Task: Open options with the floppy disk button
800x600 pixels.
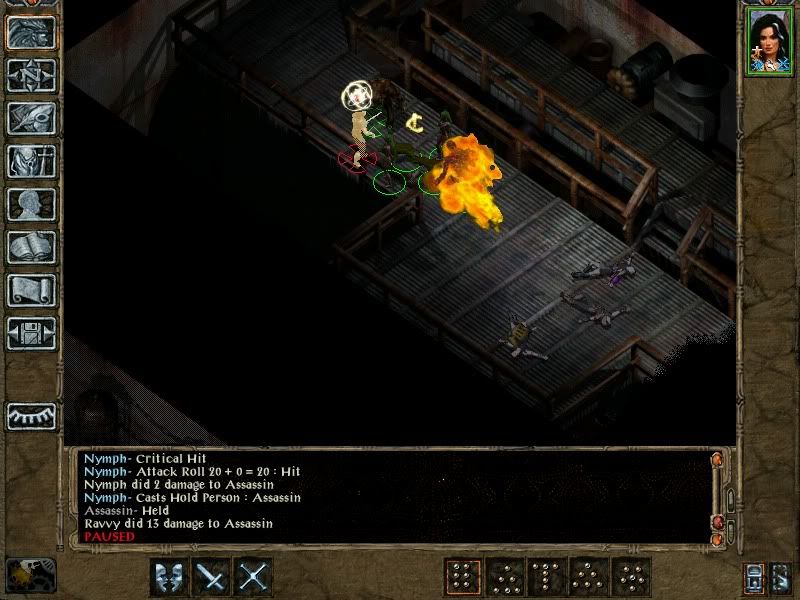Action: (x=31, y=333)
